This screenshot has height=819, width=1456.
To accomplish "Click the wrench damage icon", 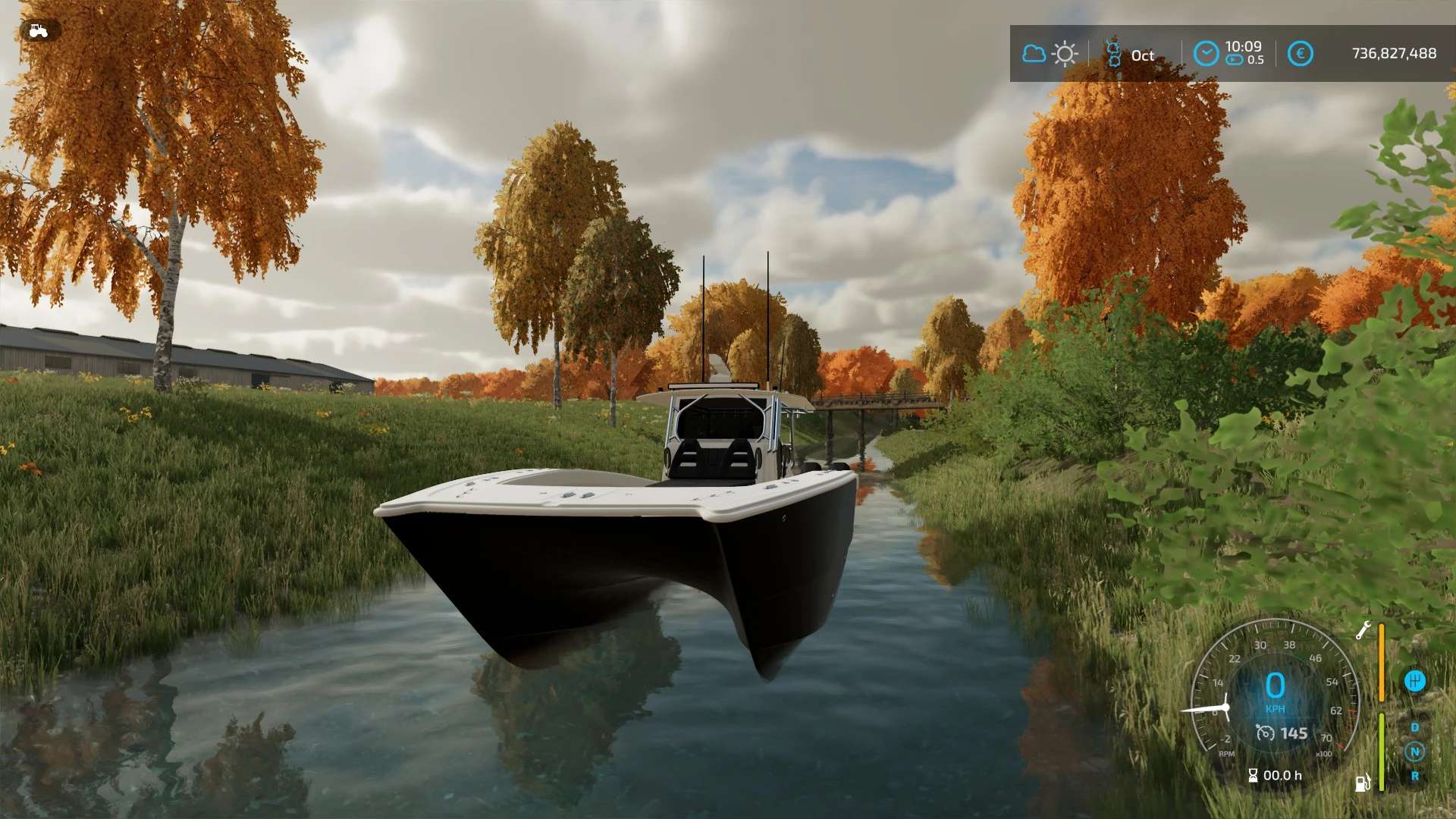I will pyautogui.click(x=1363, y=630).
